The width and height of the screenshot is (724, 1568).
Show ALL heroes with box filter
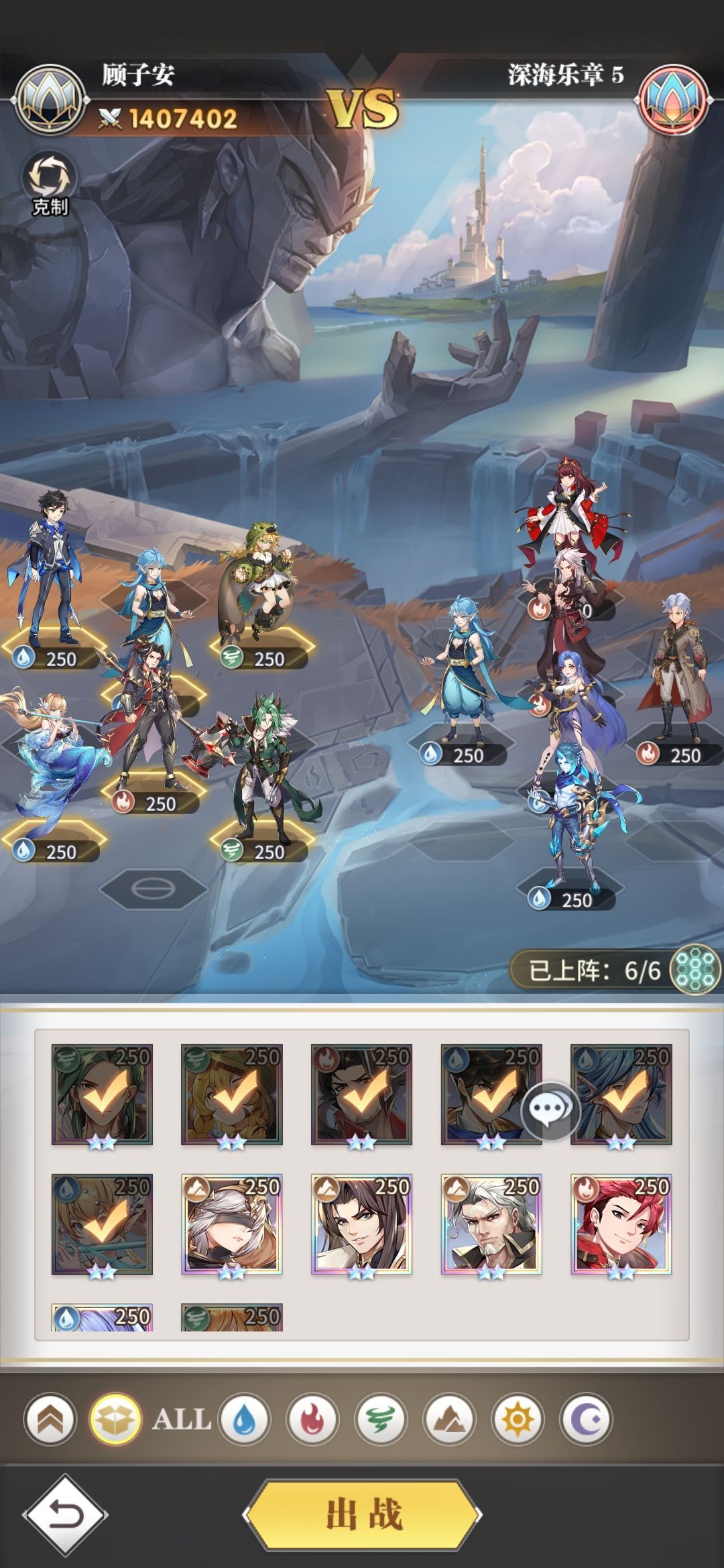pyautogui.click(x=115, y=1419)
